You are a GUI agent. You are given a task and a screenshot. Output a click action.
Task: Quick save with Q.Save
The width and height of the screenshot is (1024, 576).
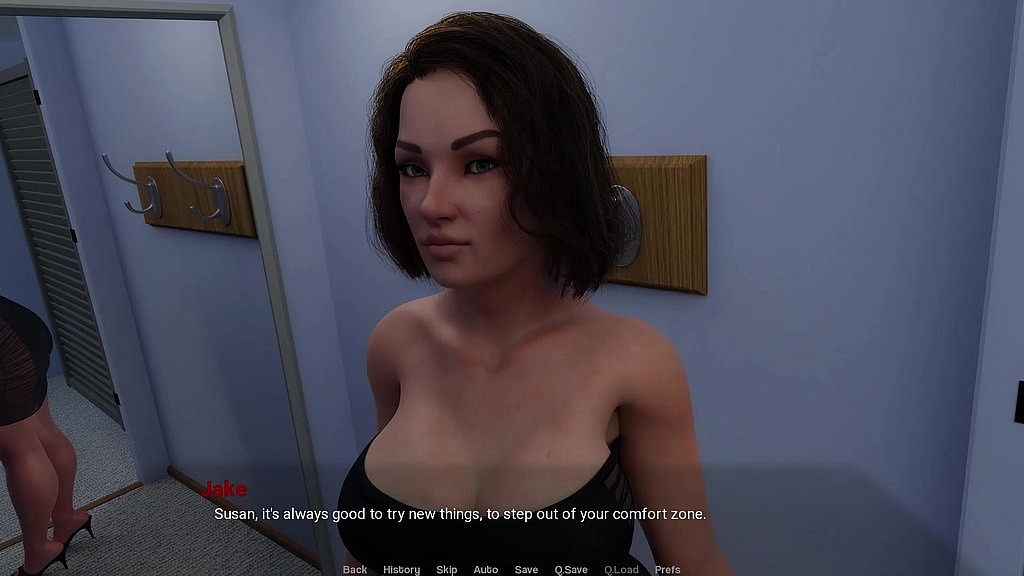pyautogui.click(x=571, y=570)
